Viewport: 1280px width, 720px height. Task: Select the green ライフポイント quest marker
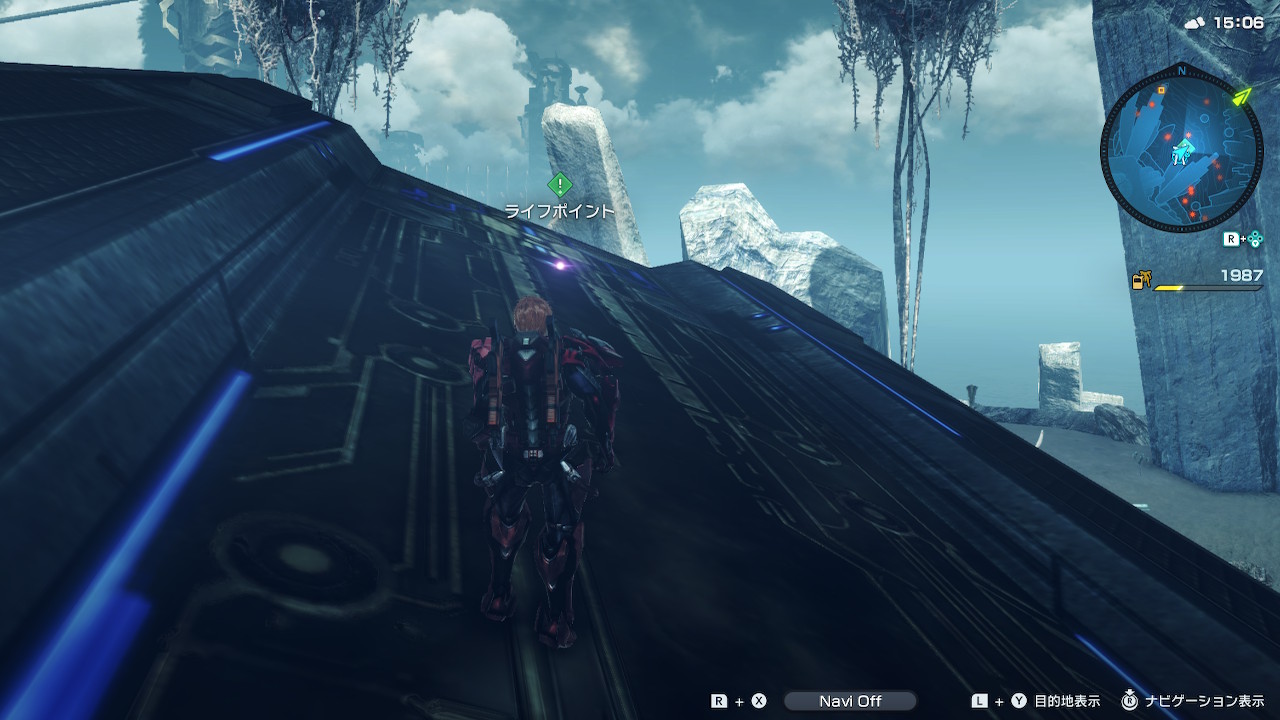[559, 185]
